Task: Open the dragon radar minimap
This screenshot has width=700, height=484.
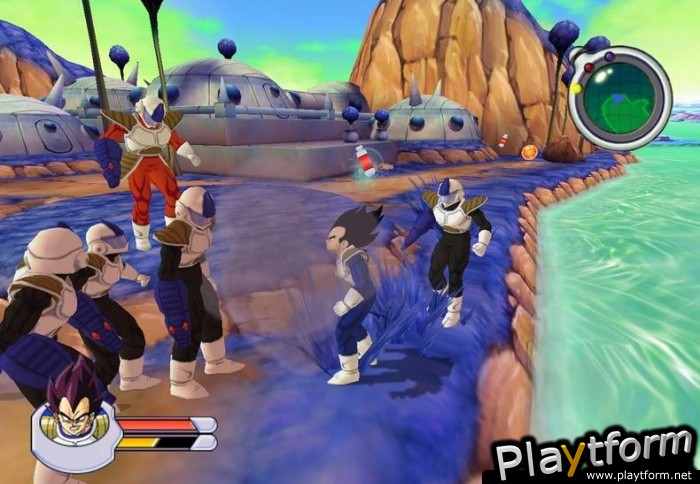Action: tap(621, 98)
